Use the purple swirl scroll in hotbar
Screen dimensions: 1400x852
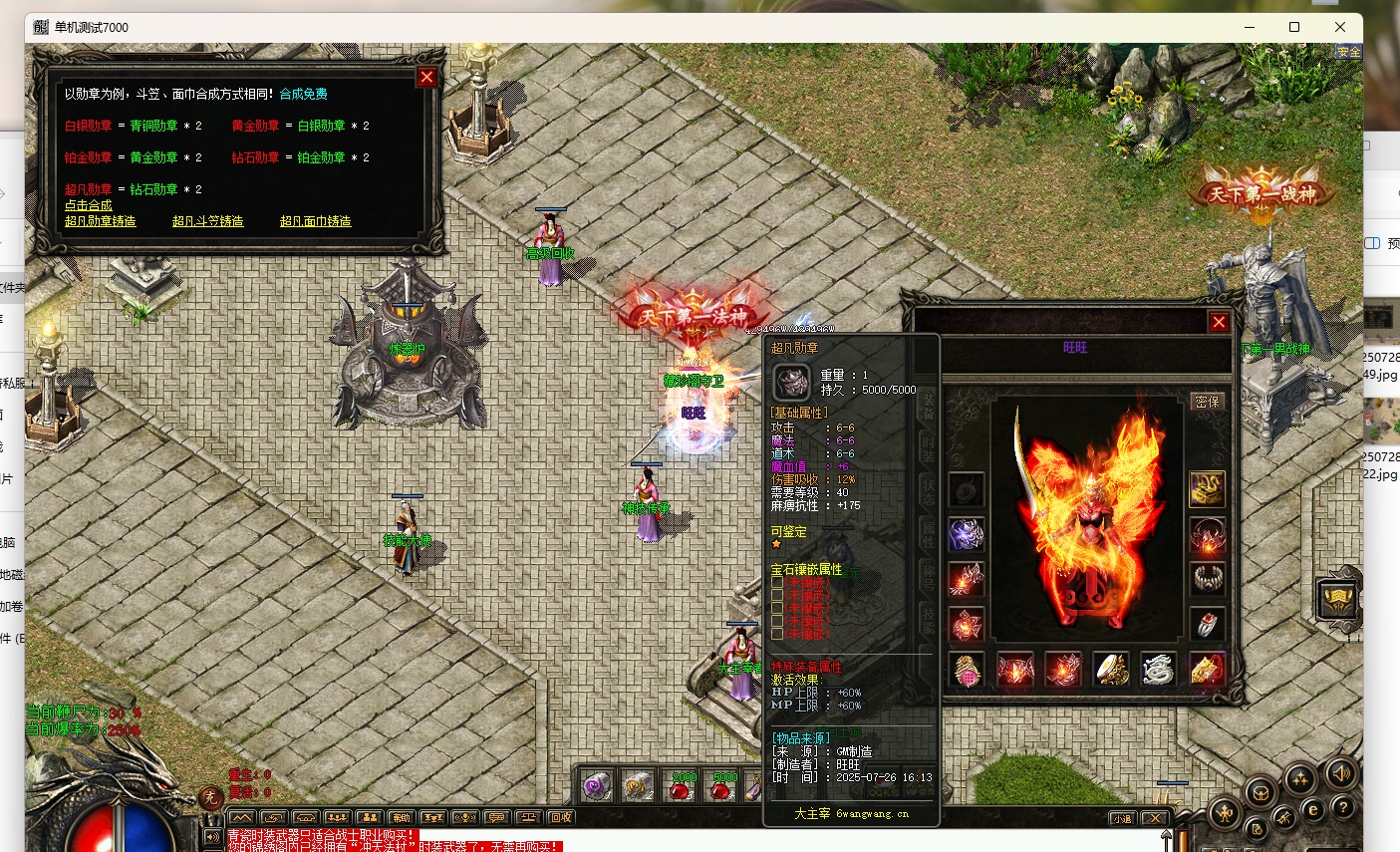coord(597,787)
